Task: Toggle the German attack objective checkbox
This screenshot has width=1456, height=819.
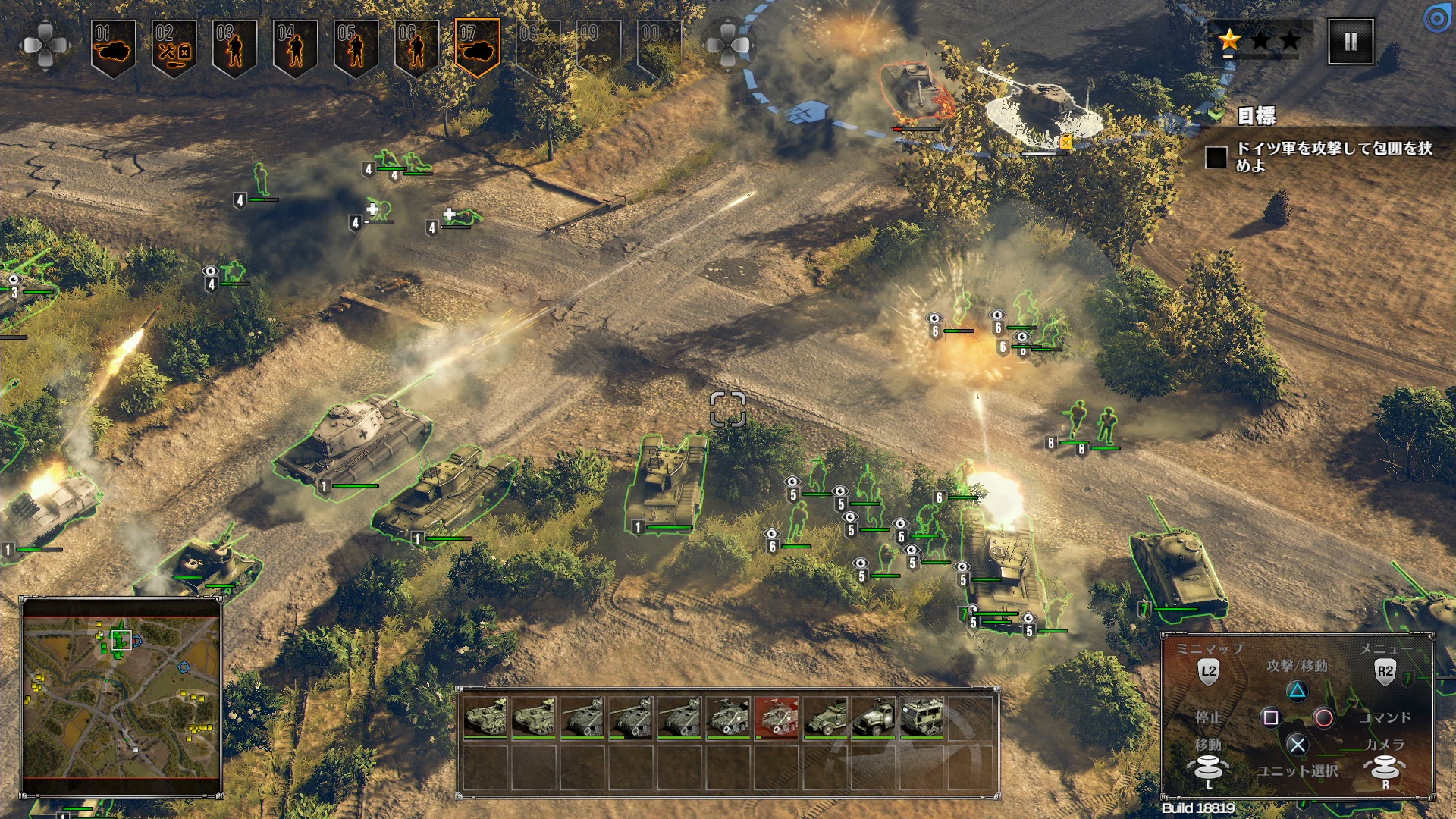Action: click(1216, 157)
